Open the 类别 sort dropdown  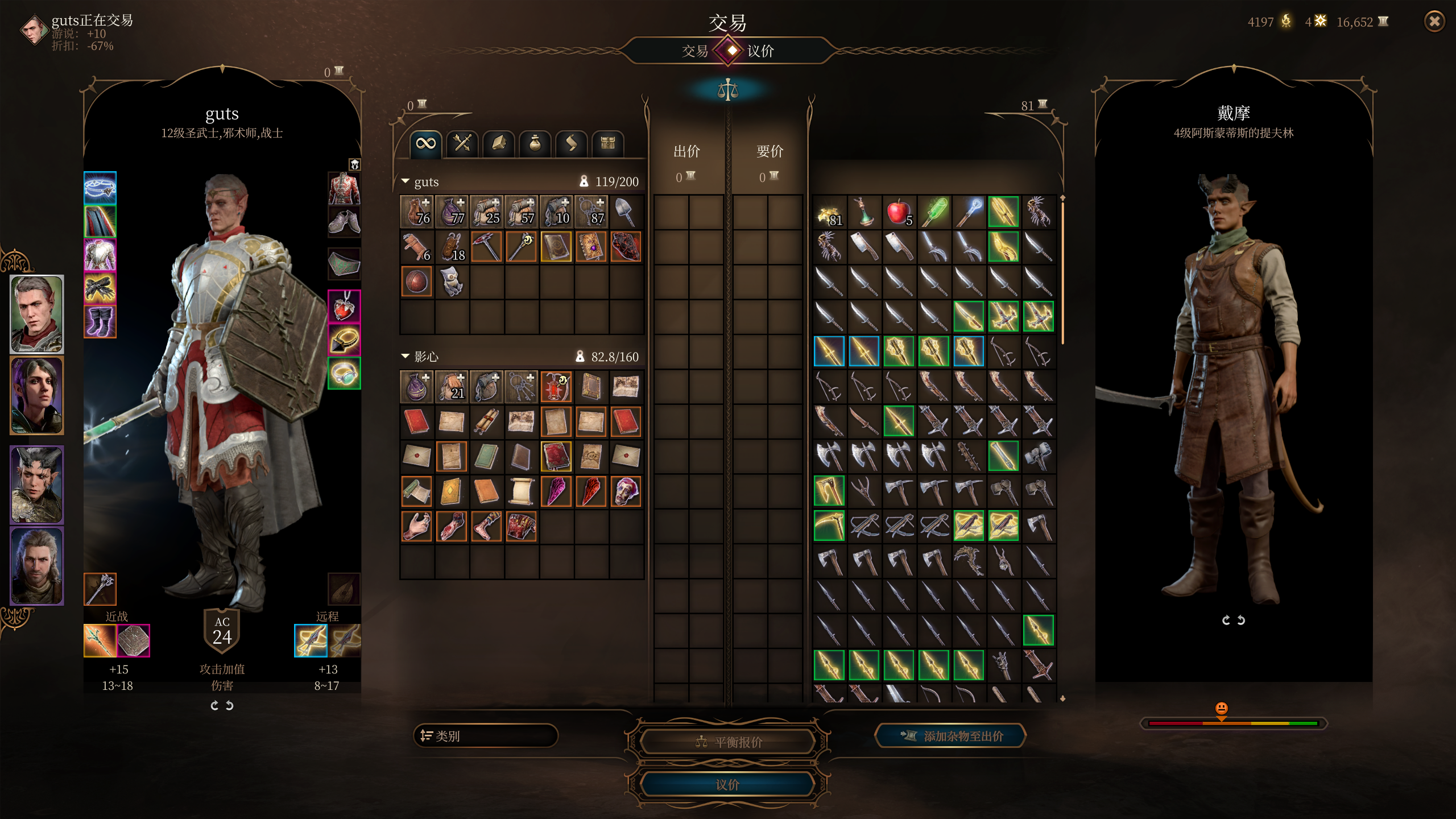[485, 736]
